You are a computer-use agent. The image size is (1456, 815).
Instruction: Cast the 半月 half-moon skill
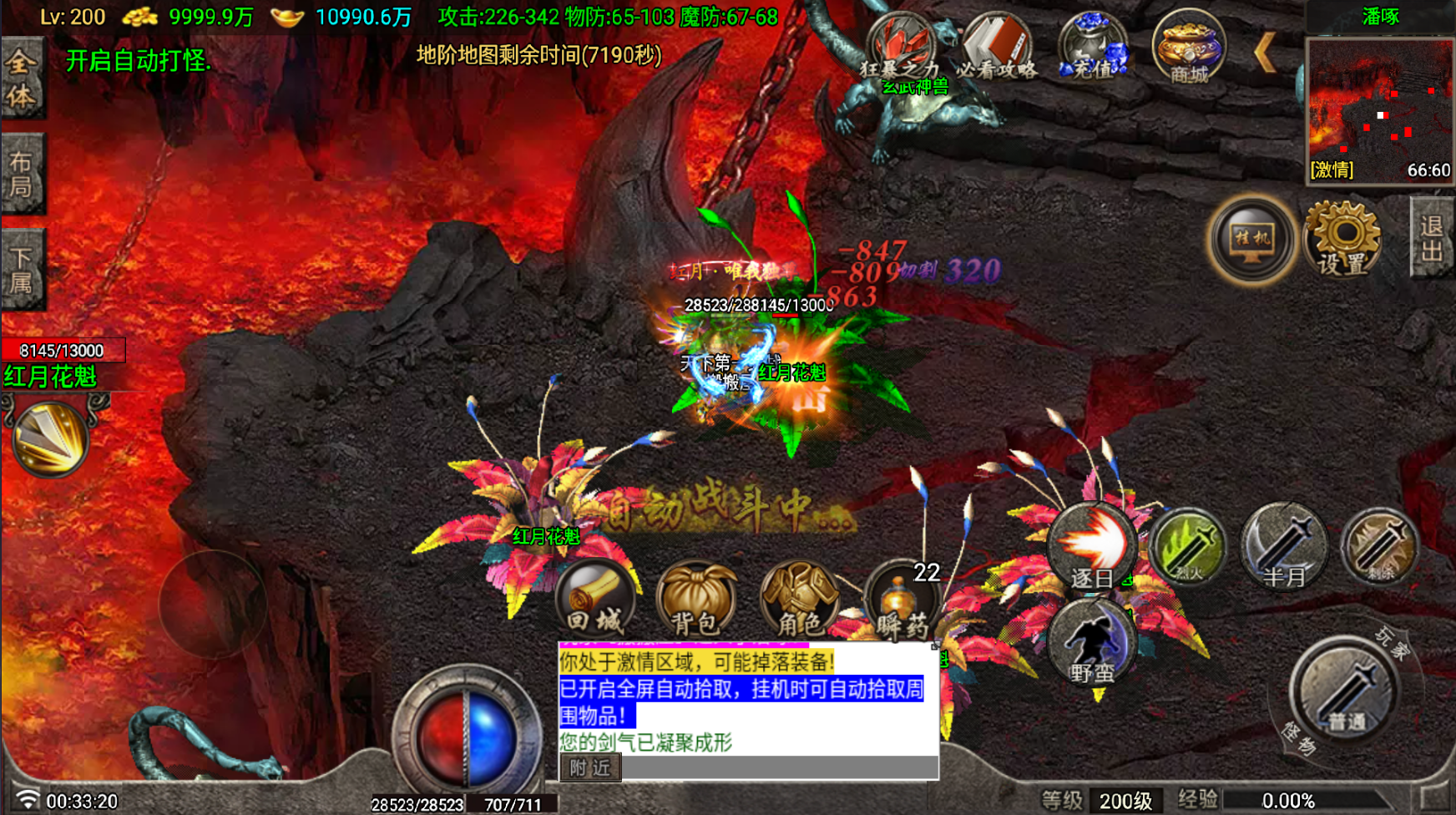click(1284, 548)
